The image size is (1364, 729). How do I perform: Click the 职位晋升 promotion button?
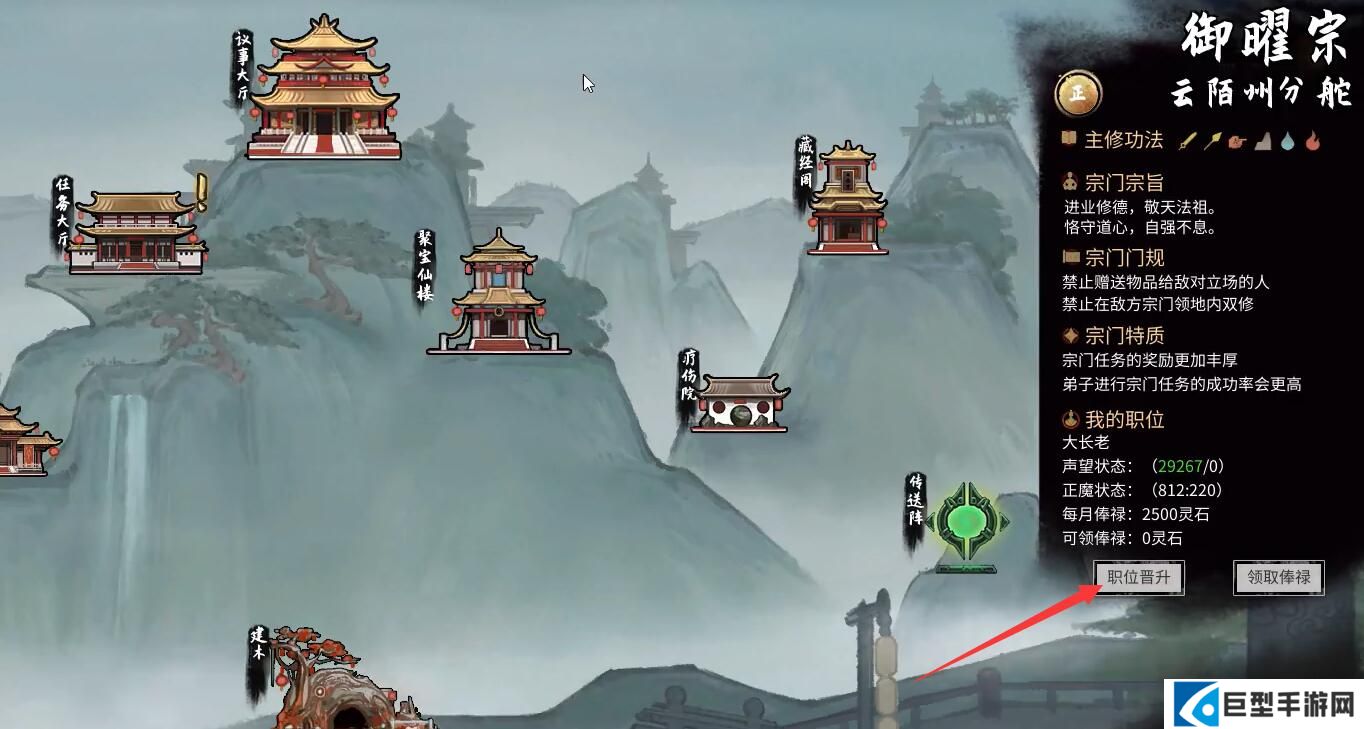[x=1137, y=578]
